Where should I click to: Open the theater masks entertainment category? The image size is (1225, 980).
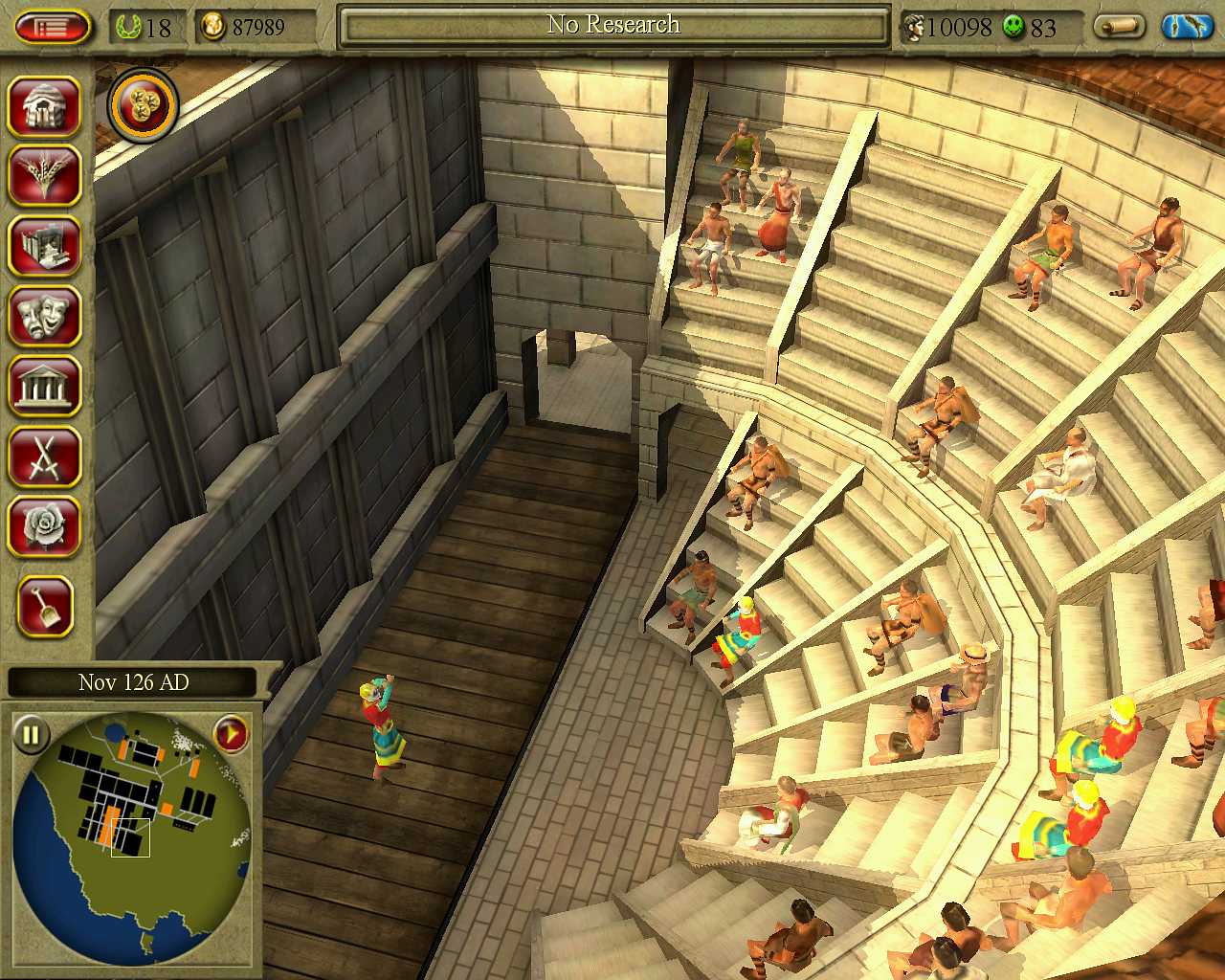point(44,316)
